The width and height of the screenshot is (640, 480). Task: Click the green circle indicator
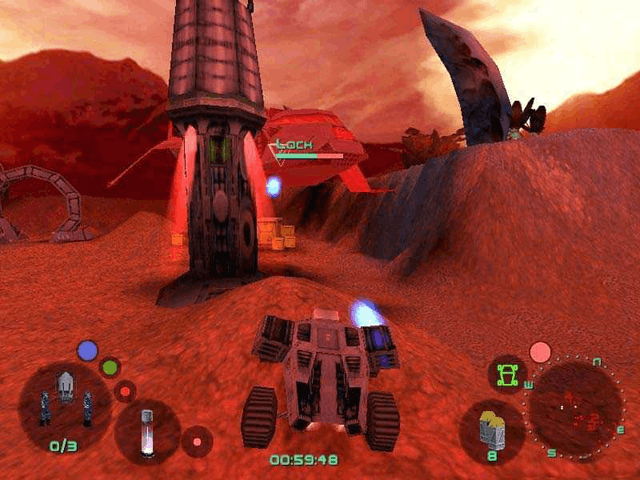(x=110, y=367)
